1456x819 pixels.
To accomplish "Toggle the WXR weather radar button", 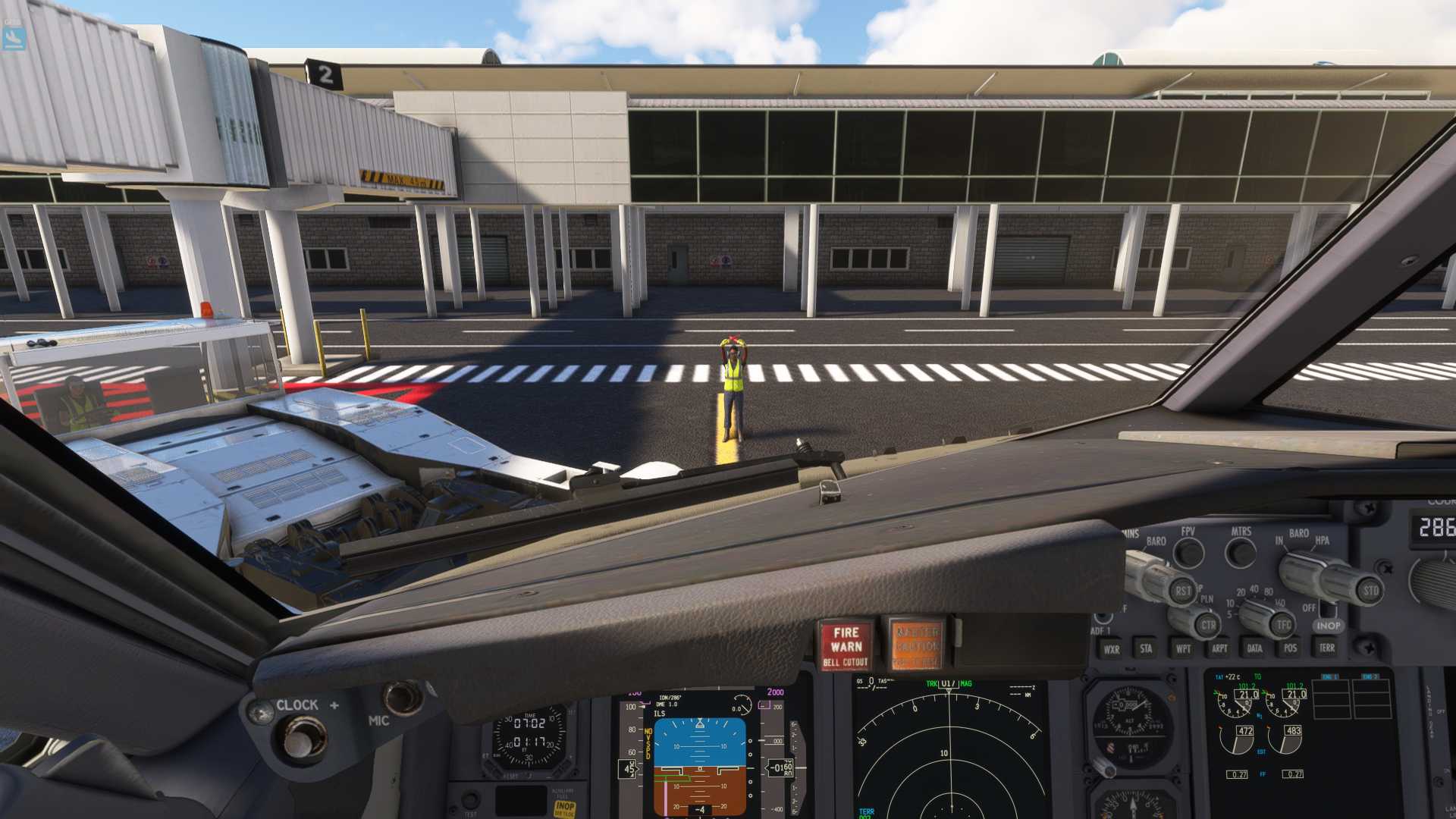I will [1111, 649].
